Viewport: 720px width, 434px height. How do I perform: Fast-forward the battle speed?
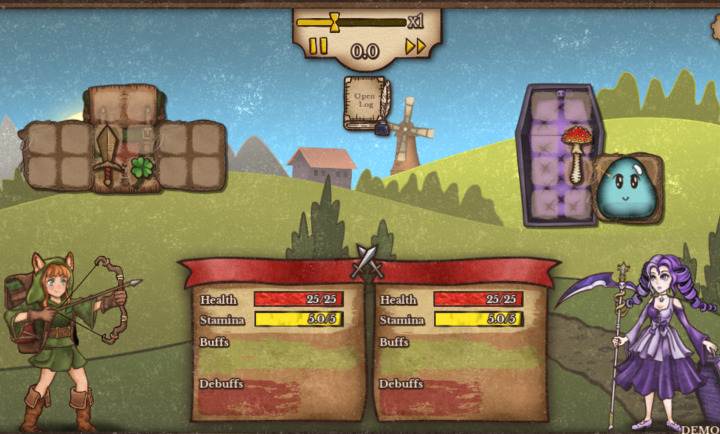(x=415, y=47)
